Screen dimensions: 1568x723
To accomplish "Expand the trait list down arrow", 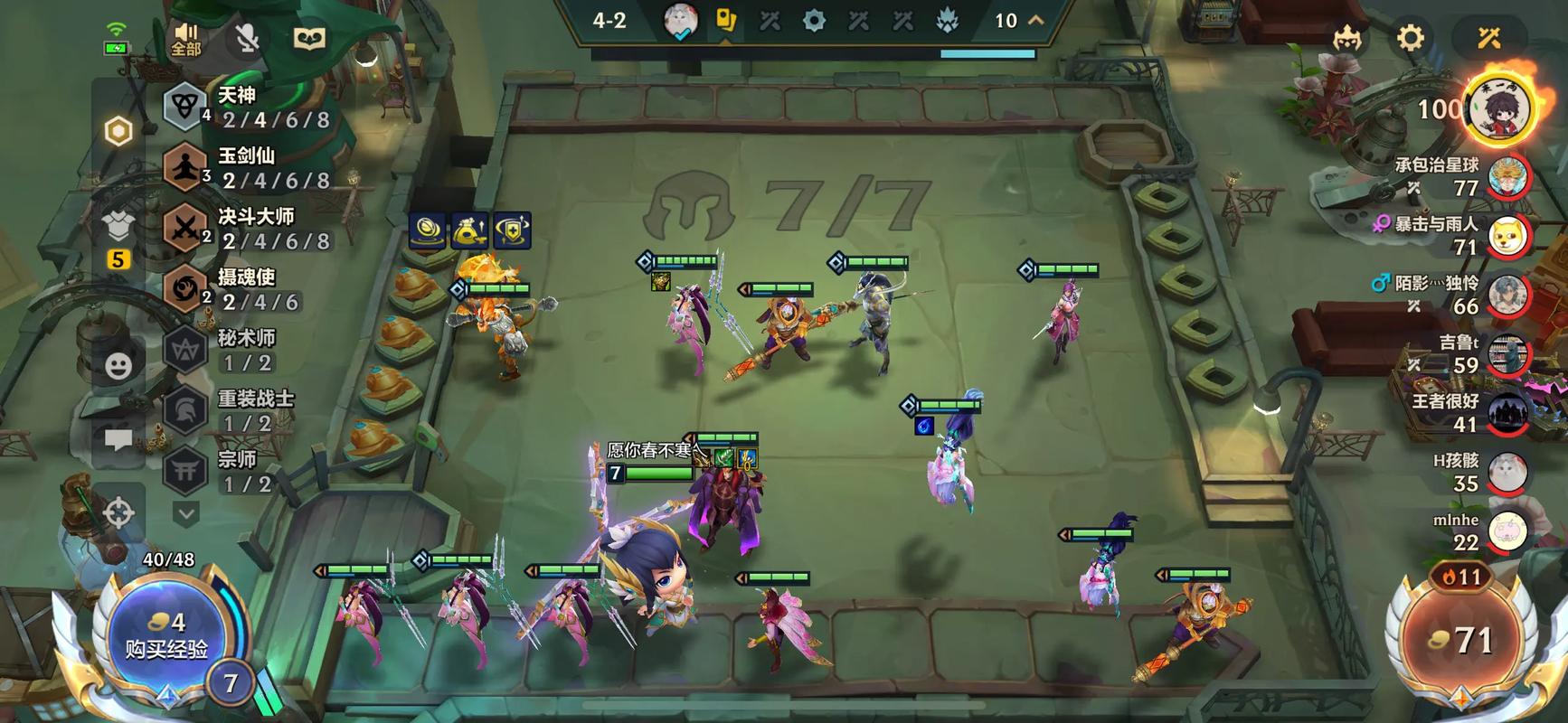I will click(x=185, y=514).
